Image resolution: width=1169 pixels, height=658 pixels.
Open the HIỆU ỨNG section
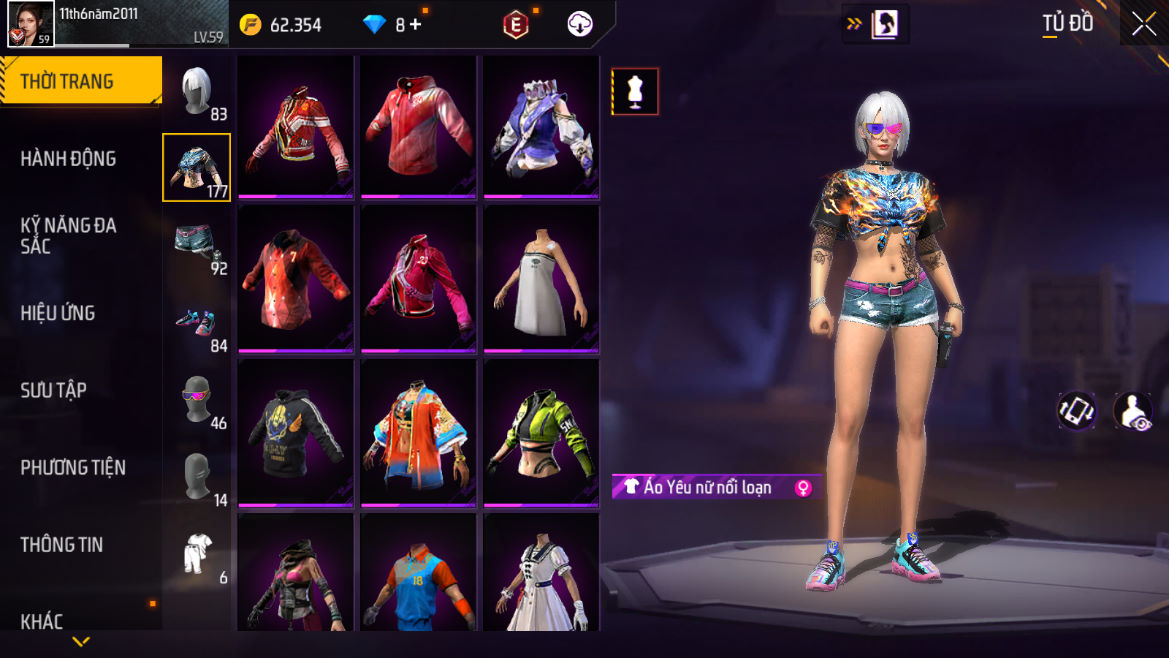click(58, 313)
